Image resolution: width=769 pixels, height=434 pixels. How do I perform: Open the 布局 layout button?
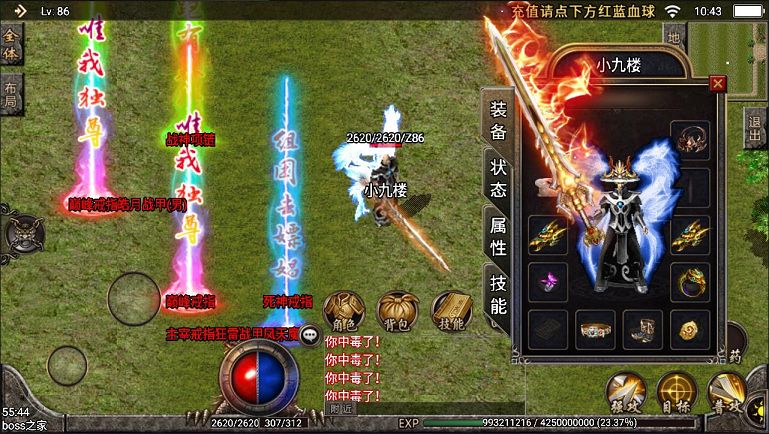(x=11, y=93)
